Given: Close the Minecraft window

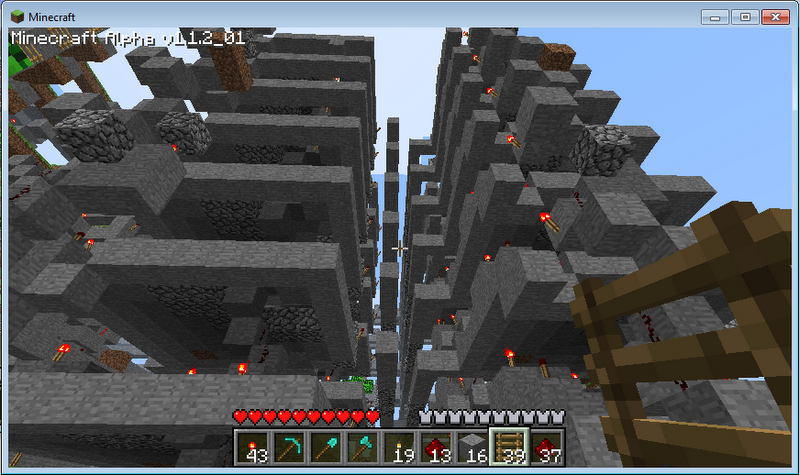Looking at the screenshot, I should point(775,17).
